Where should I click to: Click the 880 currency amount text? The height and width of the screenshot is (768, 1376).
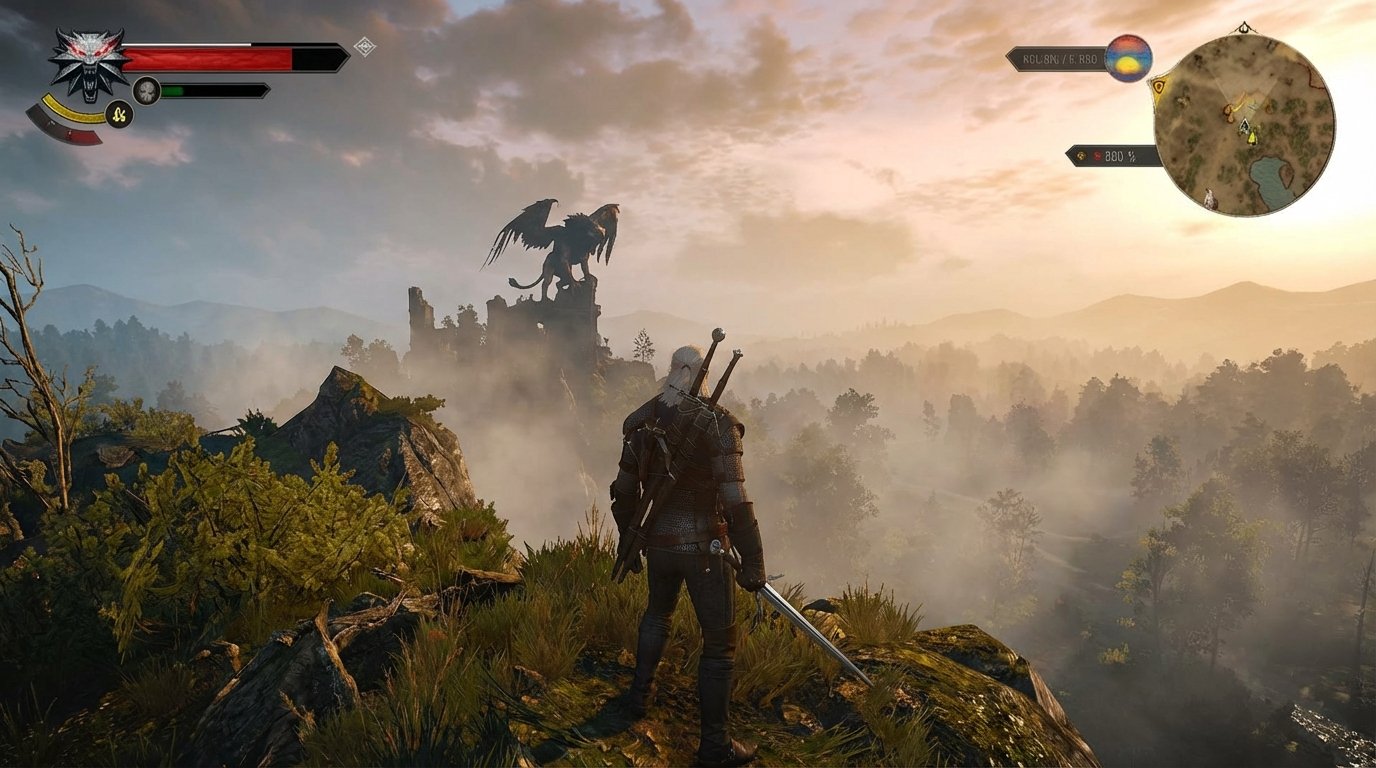1113,155
